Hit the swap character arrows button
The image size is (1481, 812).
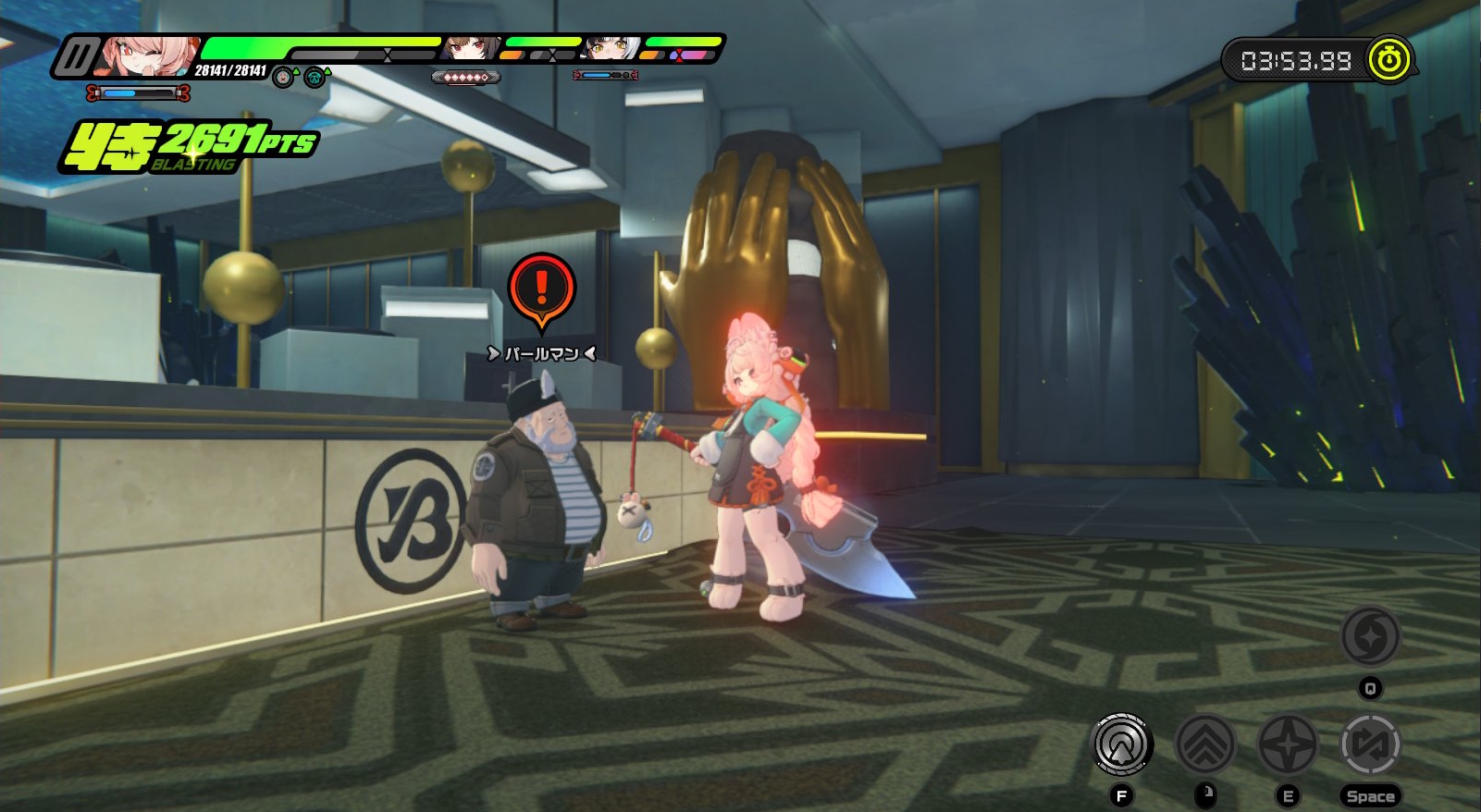tap(1370, 744)
